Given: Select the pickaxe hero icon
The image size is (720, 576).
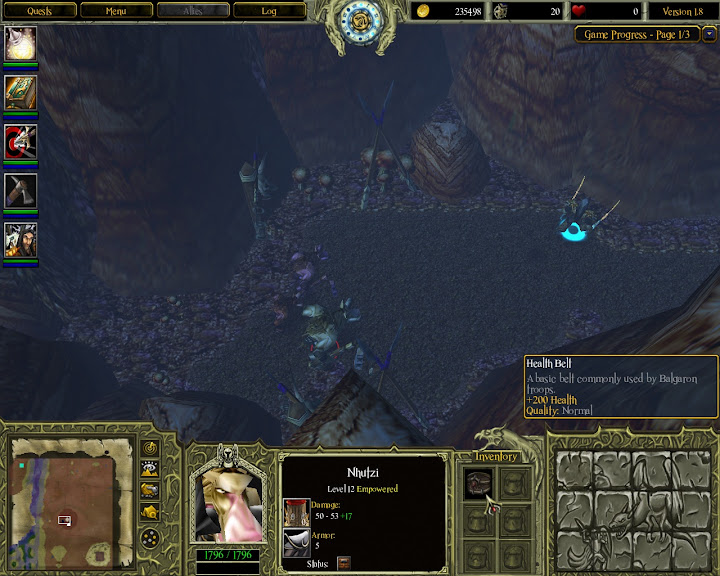Looking at the screenshot, I should 21,190.
